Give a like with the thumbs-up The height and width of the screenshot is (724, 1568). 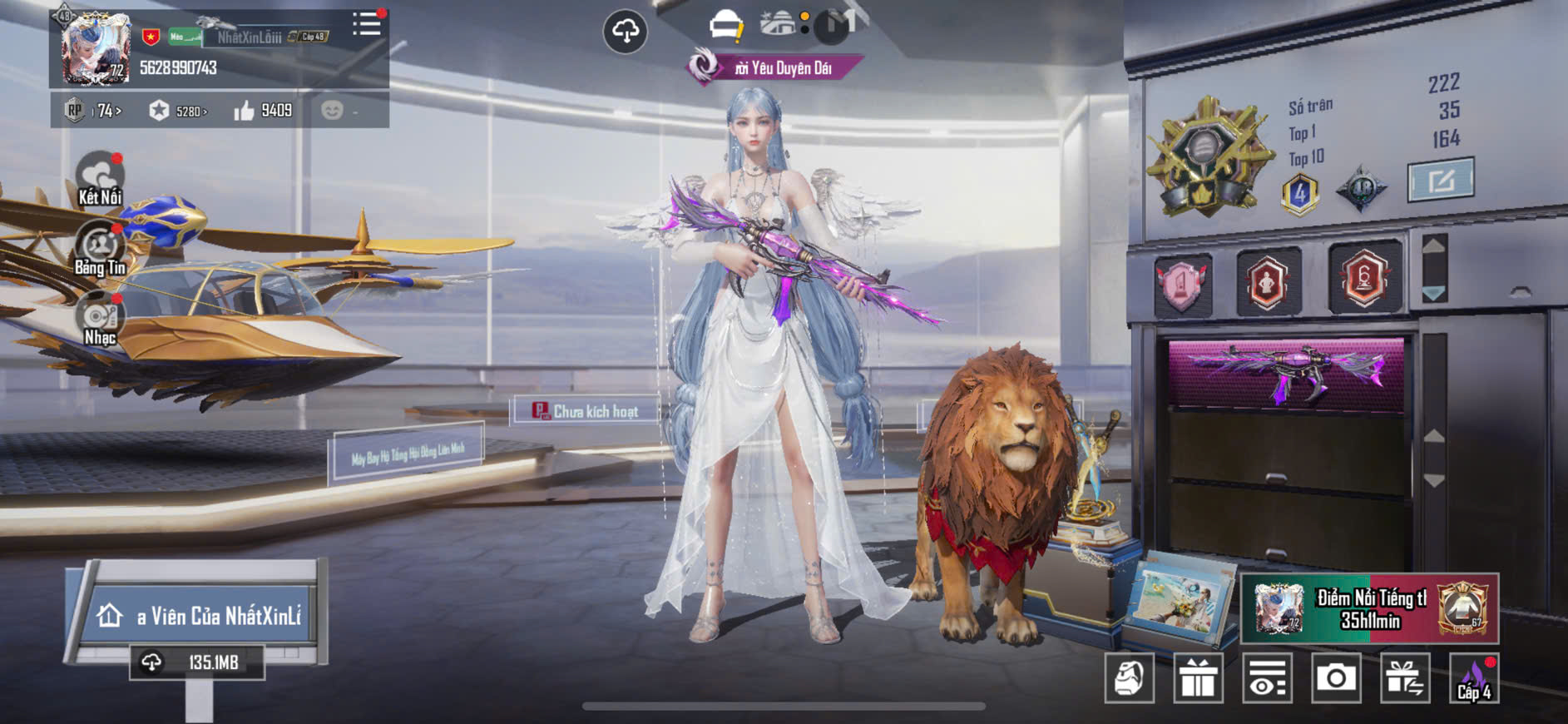(x=245, y=111)
